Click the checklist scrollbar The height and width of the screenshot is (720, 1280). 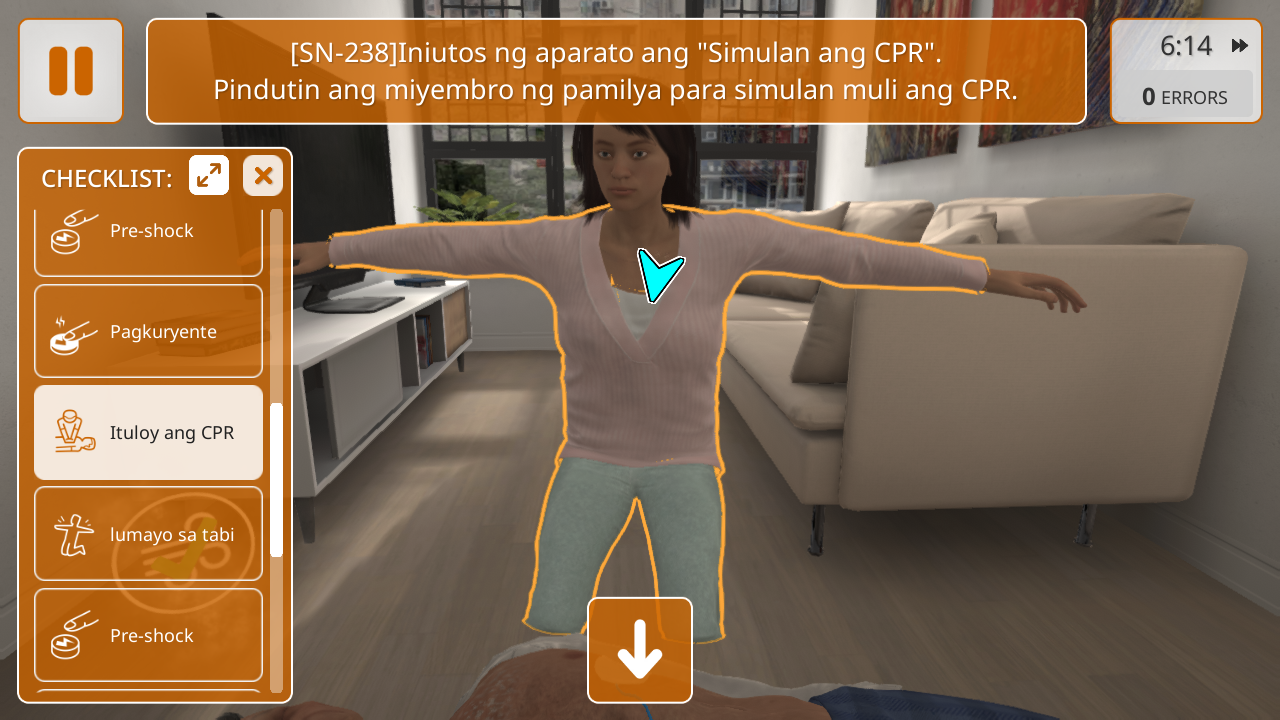click(x=277, y=480)
